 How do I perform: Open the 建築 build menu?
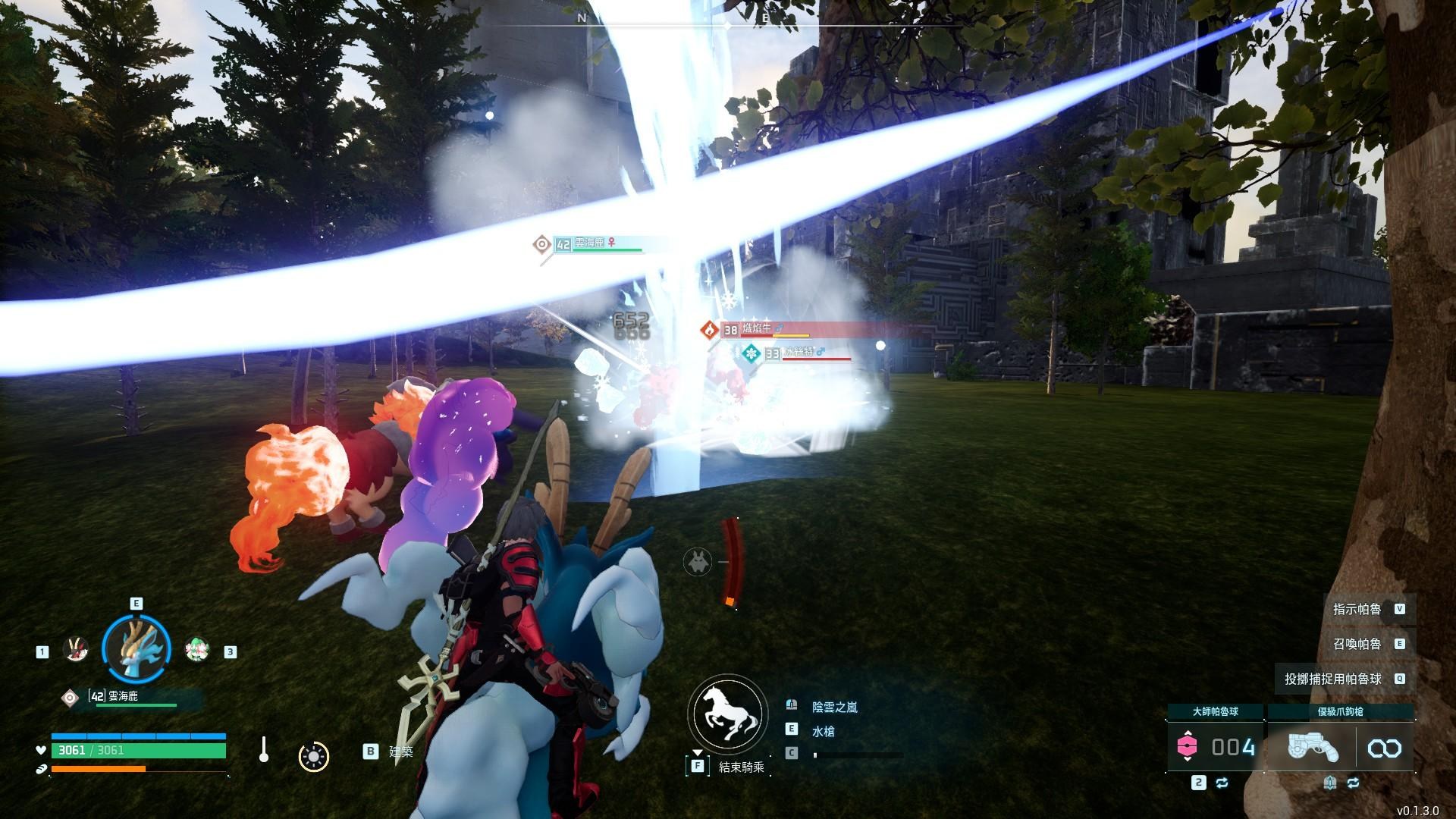(x=400, y=751)
